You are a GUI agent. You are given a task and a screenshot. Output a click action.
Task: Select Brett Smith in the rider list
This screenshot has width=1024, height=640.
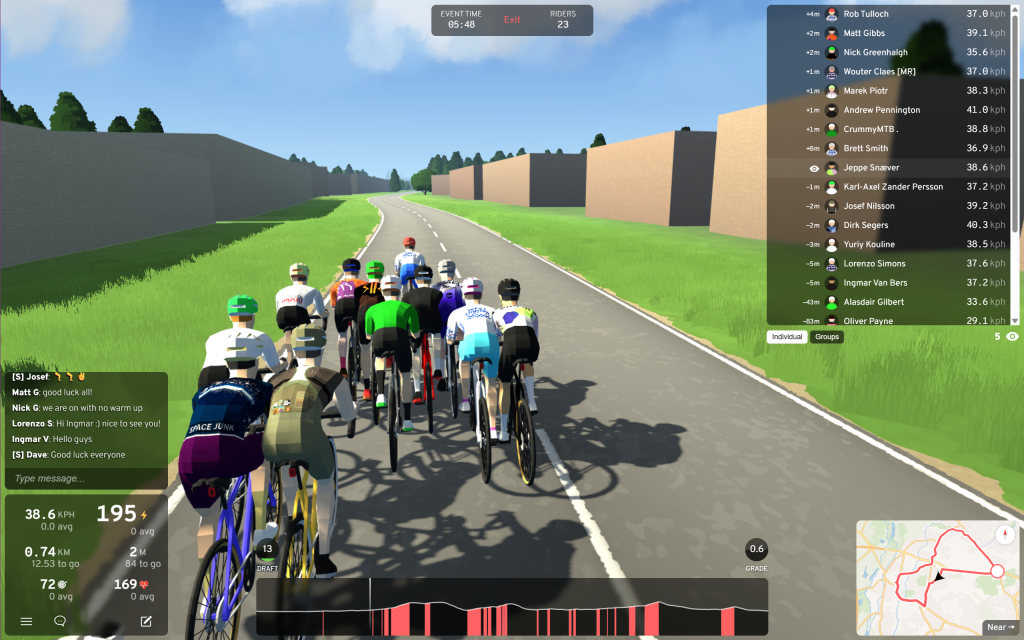click(865, 149)
